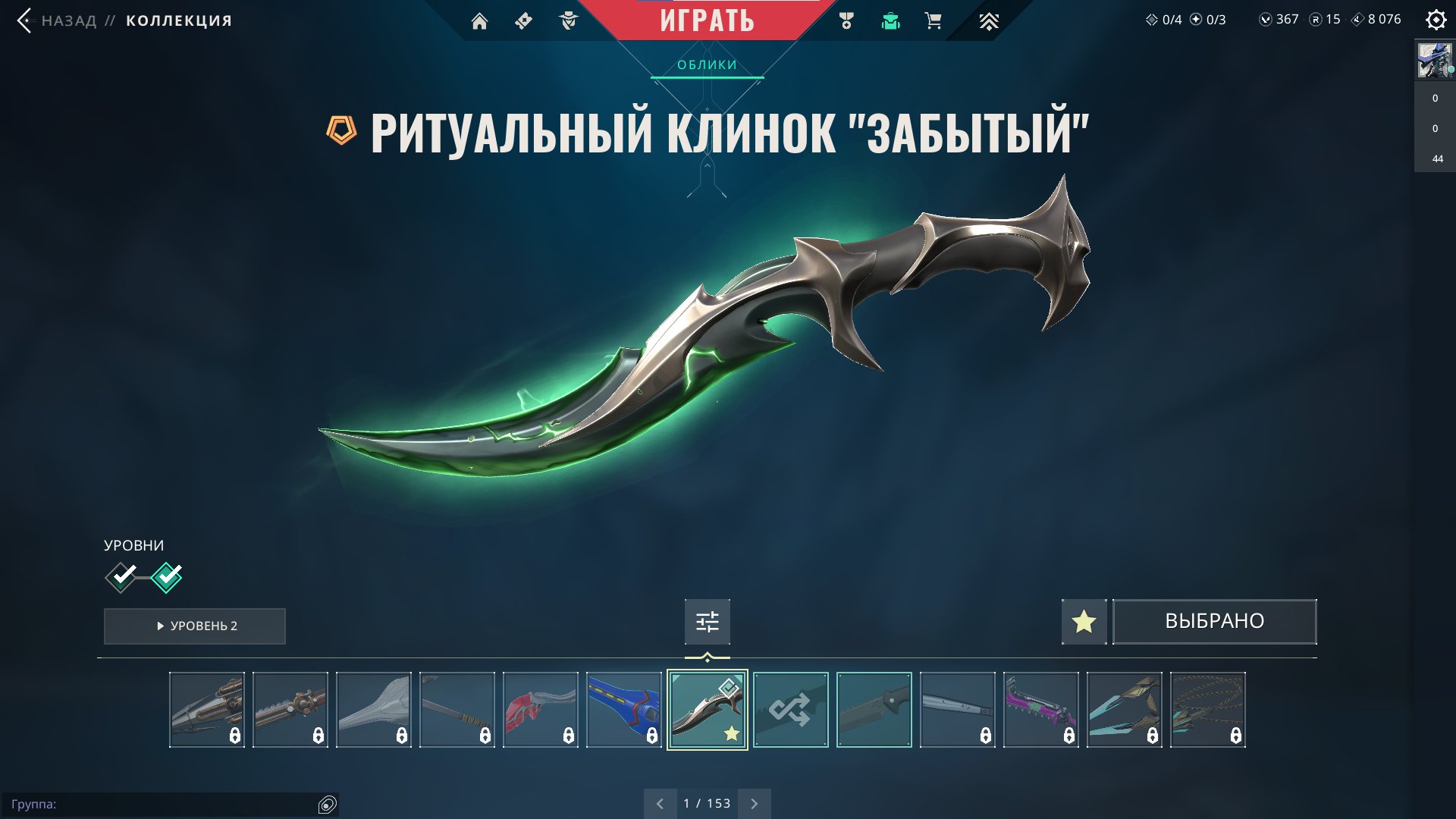Open the Battlepass ticket icon
Viewport: 1456px width, 819px height.
523,20
